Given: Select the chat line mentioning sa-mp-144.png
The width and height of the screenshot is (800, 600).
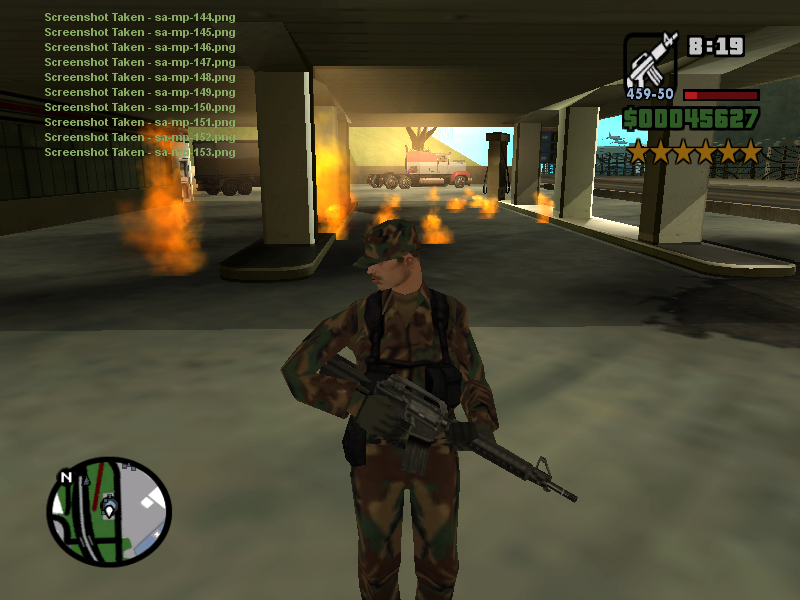Looking at the screenshot, I should click(x=140, y=17).
